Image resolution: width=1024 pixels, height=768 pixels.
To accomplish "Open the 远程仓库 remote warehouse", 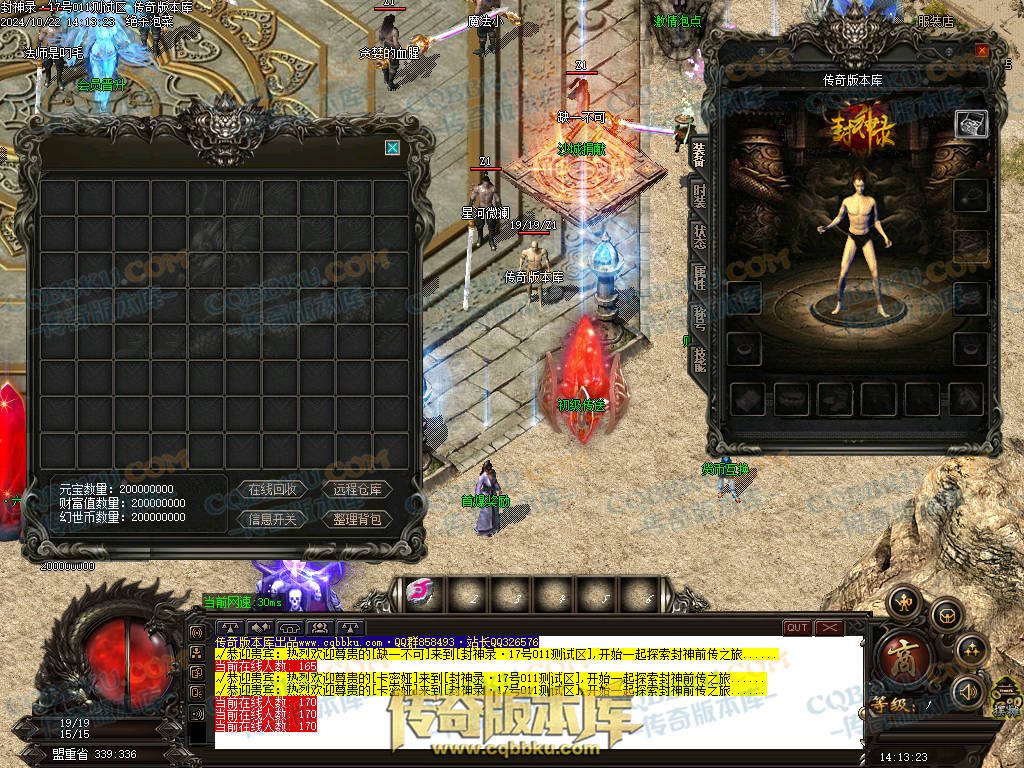I will [x=357, y=489].
